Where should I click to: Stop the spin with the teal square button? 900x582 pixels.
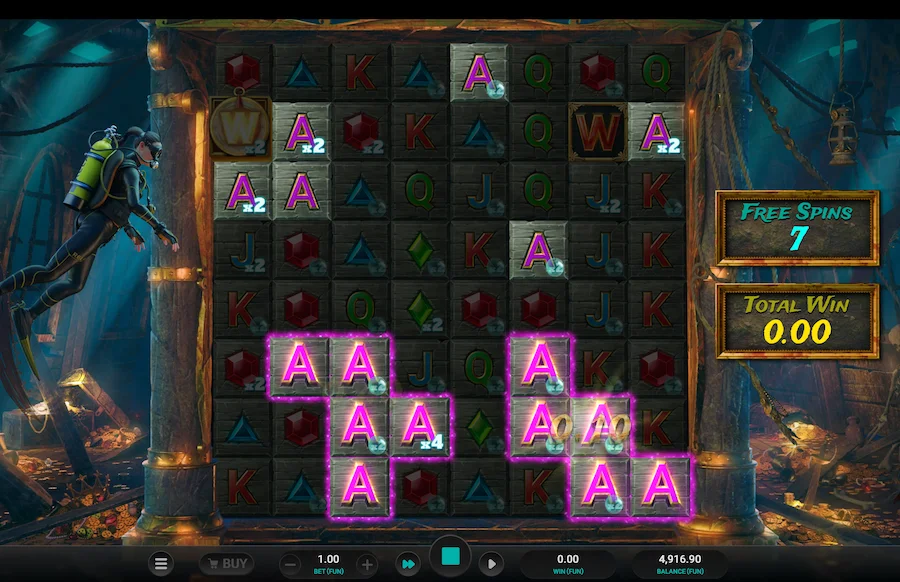(450, 557)
